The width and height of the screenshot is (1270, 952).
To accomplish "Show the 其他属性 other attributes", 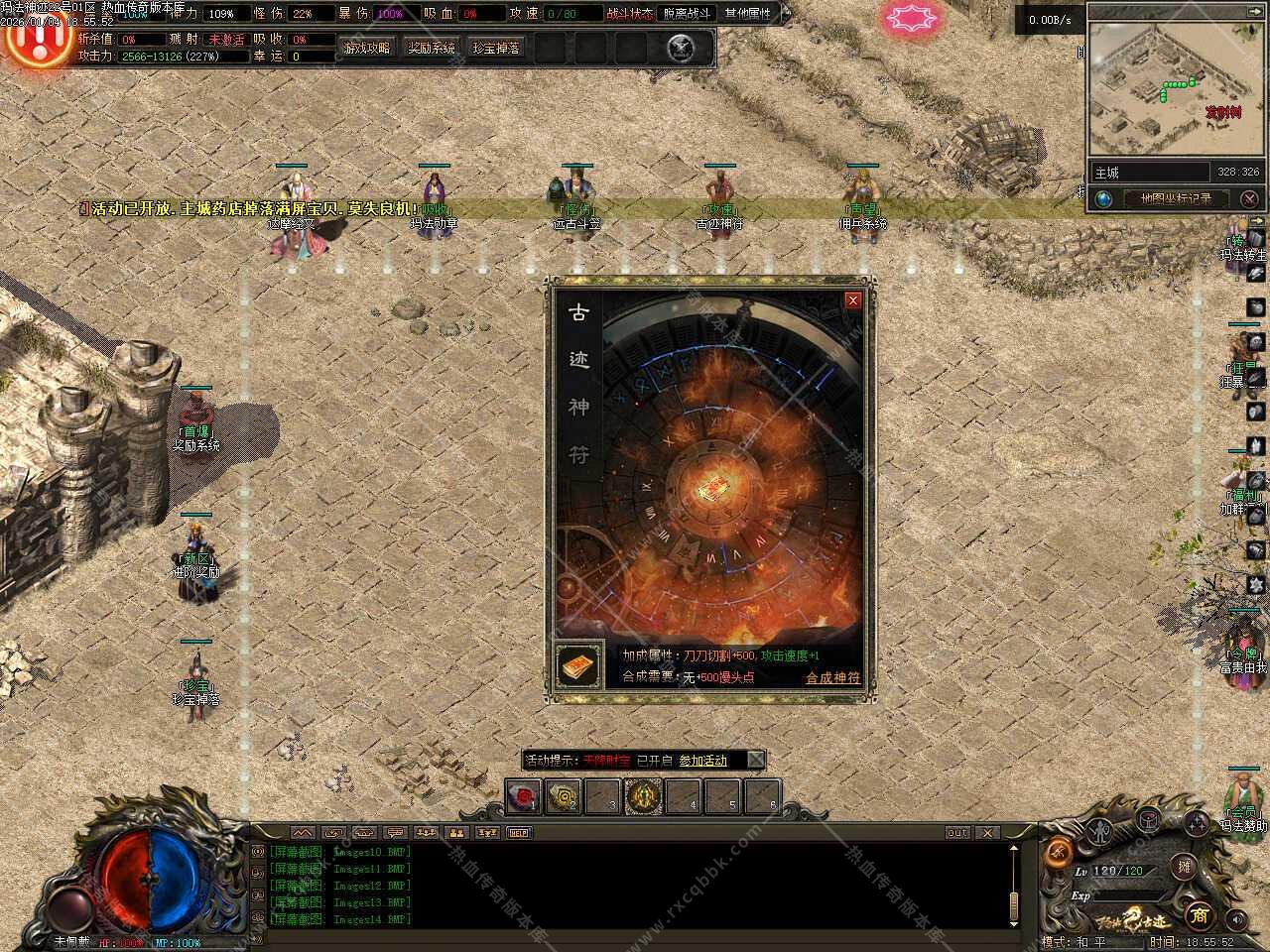I will [x=748, y=14].
